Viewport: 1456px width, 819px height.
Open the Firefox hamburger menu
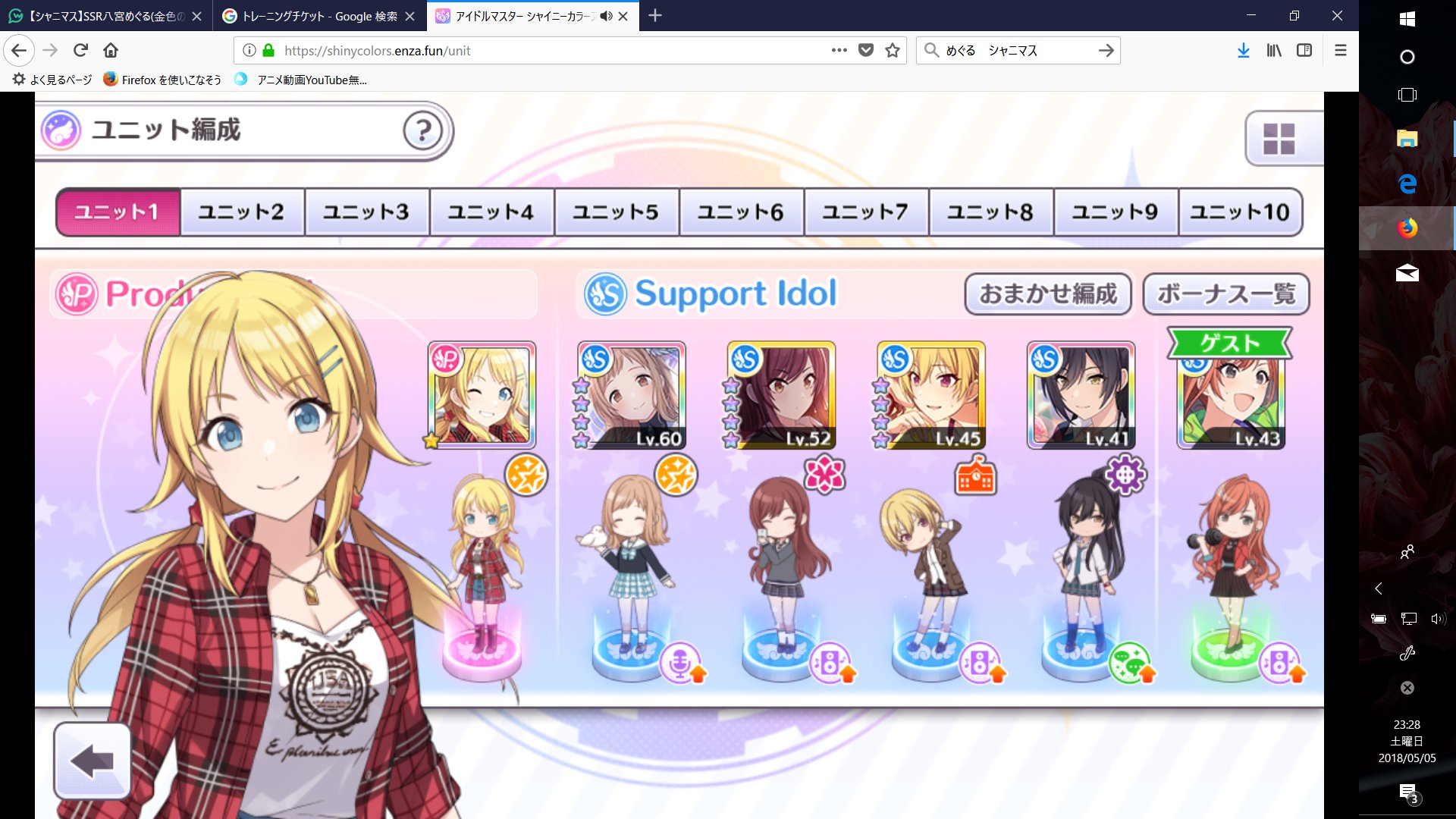(x=1341, y=50)
